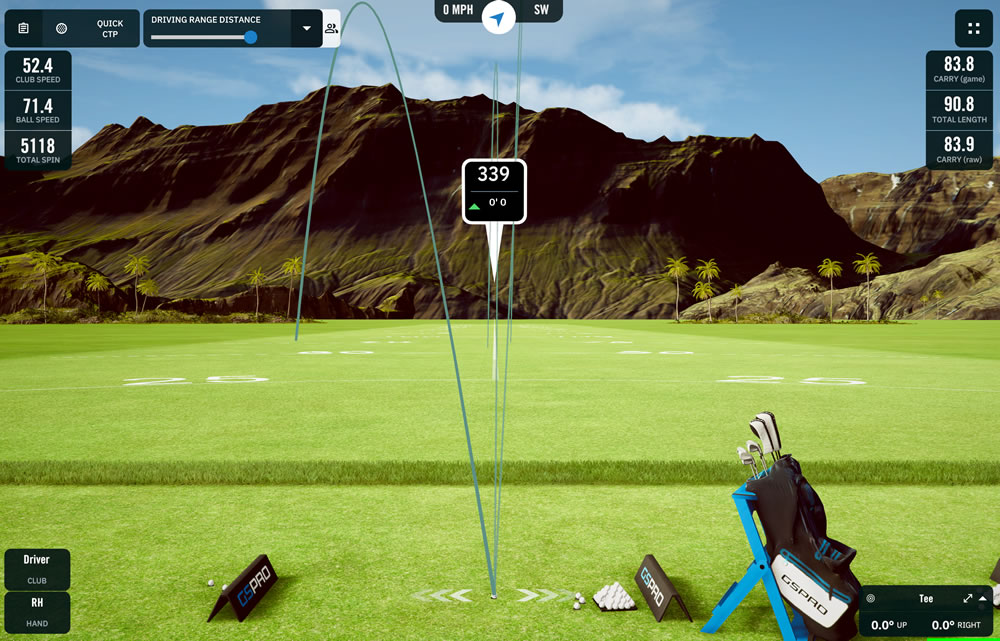Open the clipboard scorecard icon

coord(24,28)
